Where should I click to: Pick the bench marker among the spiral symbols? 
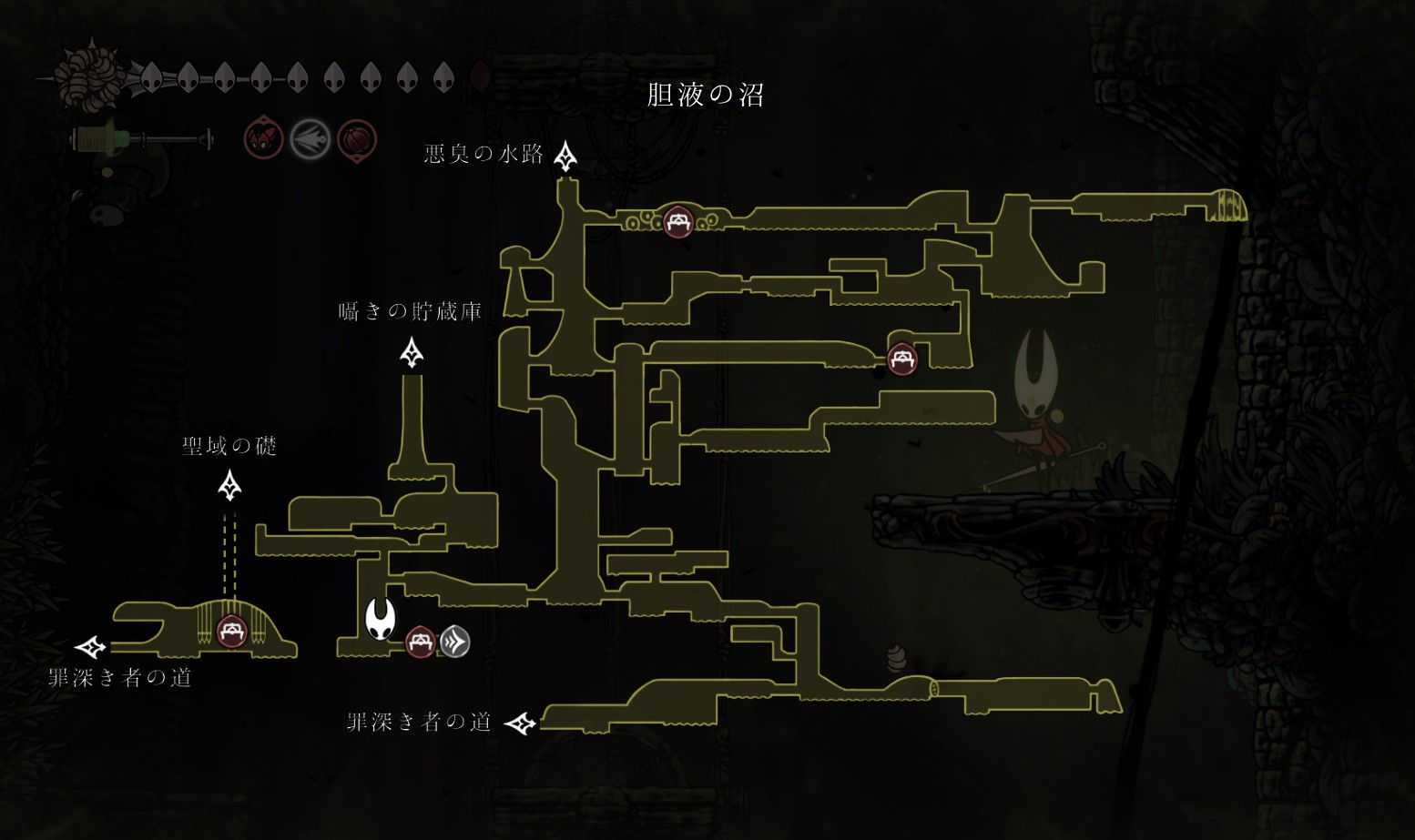(x=677, y=221)
